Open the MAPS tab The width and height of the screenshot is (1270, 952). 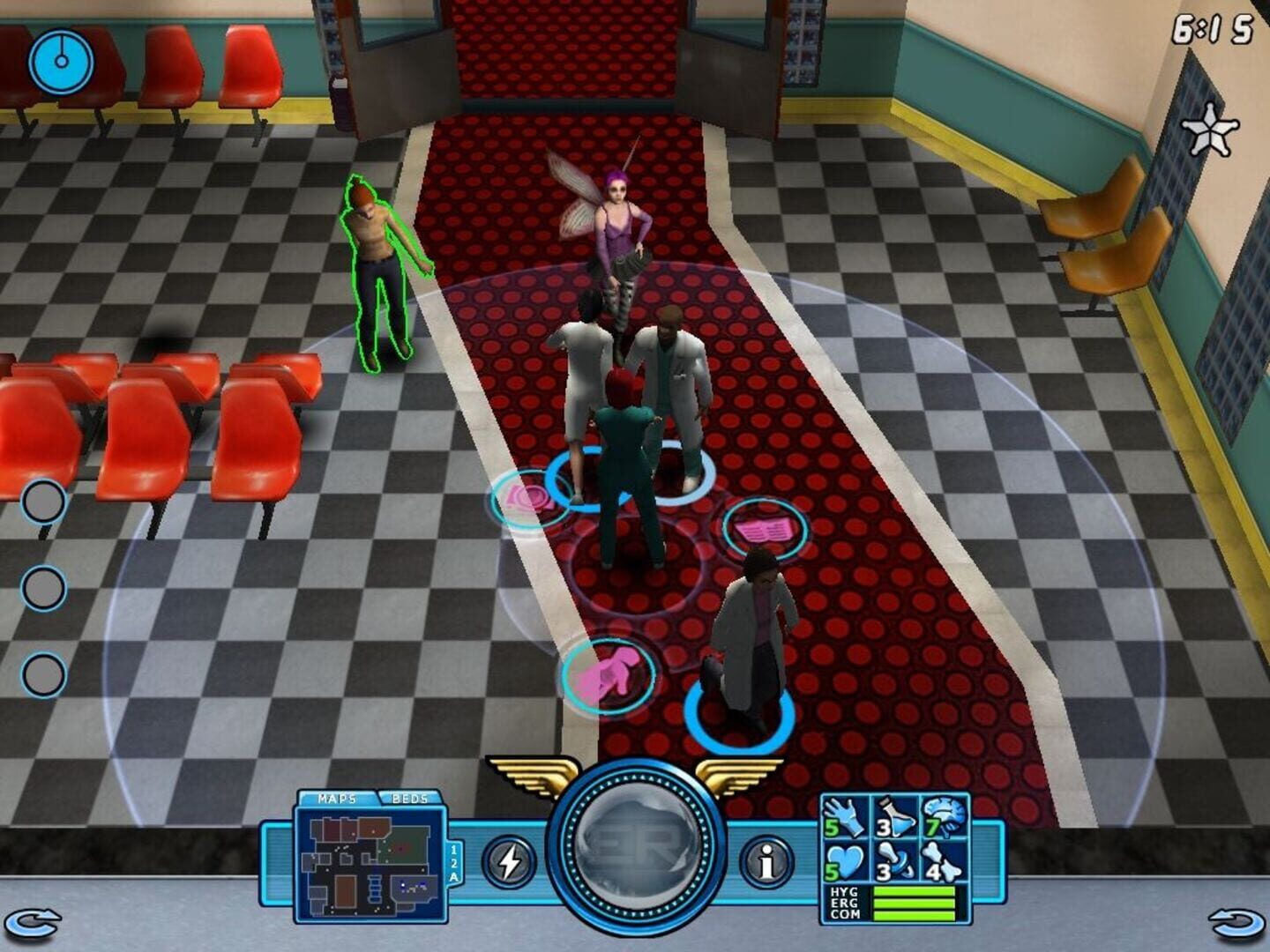point(340,797)
